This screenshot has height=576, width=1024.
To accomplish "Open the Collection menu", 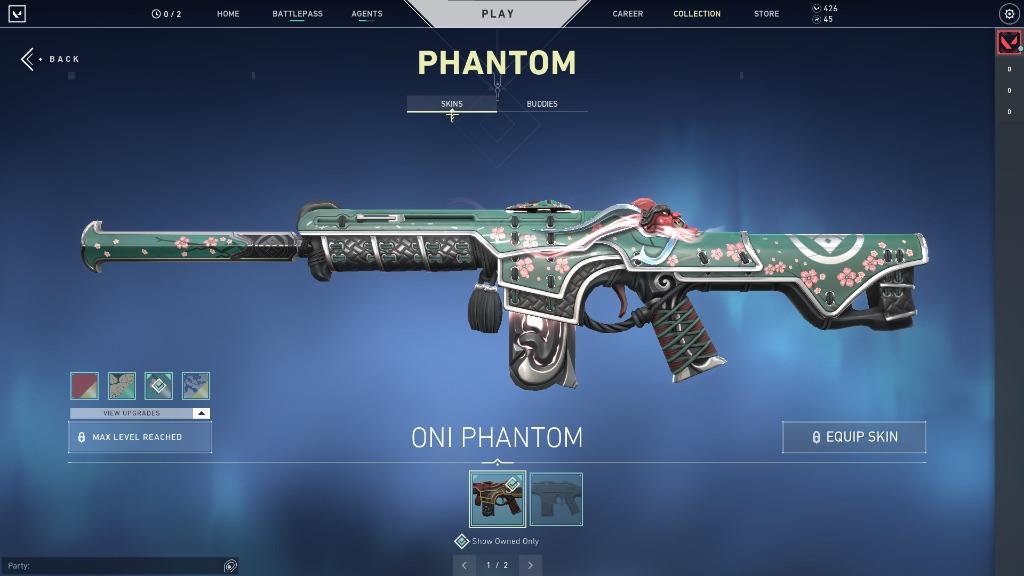I will (x=697, y=14).
